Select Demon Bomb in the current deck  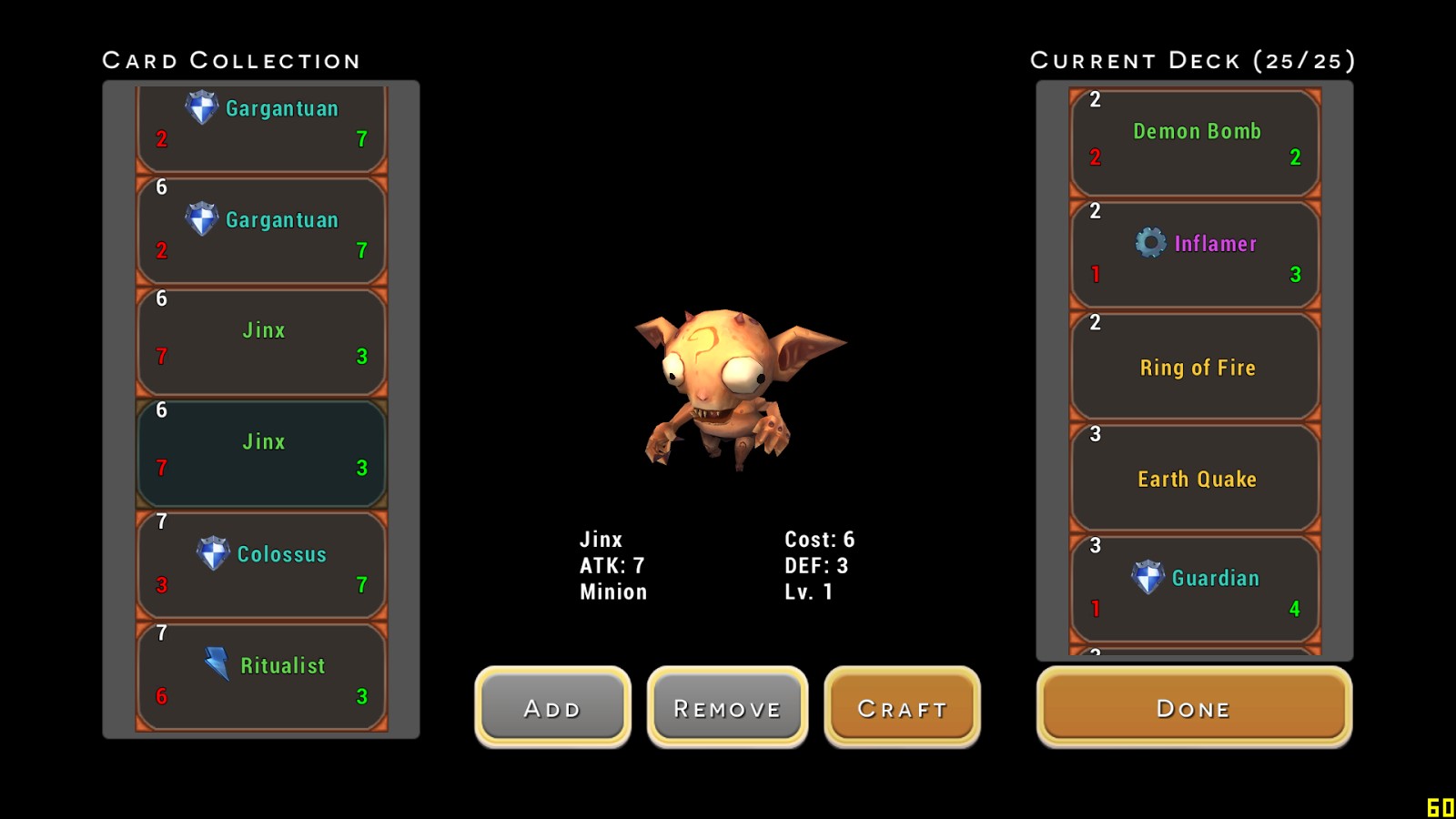point(1195,142)
